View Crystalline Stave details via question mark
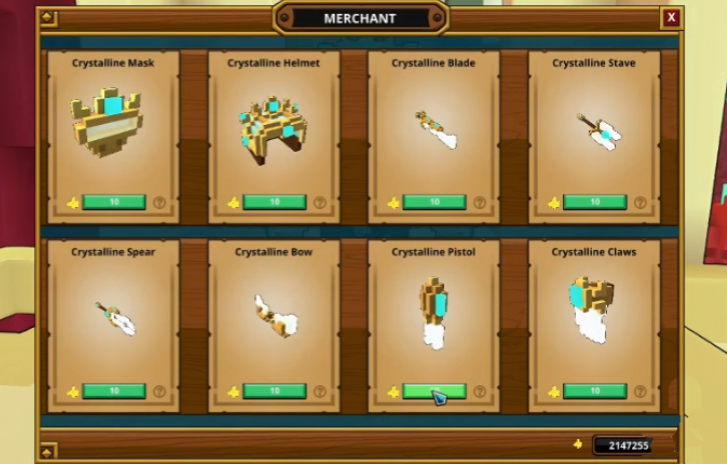Viewport: 727px width, 464px height. pos(639,203)
